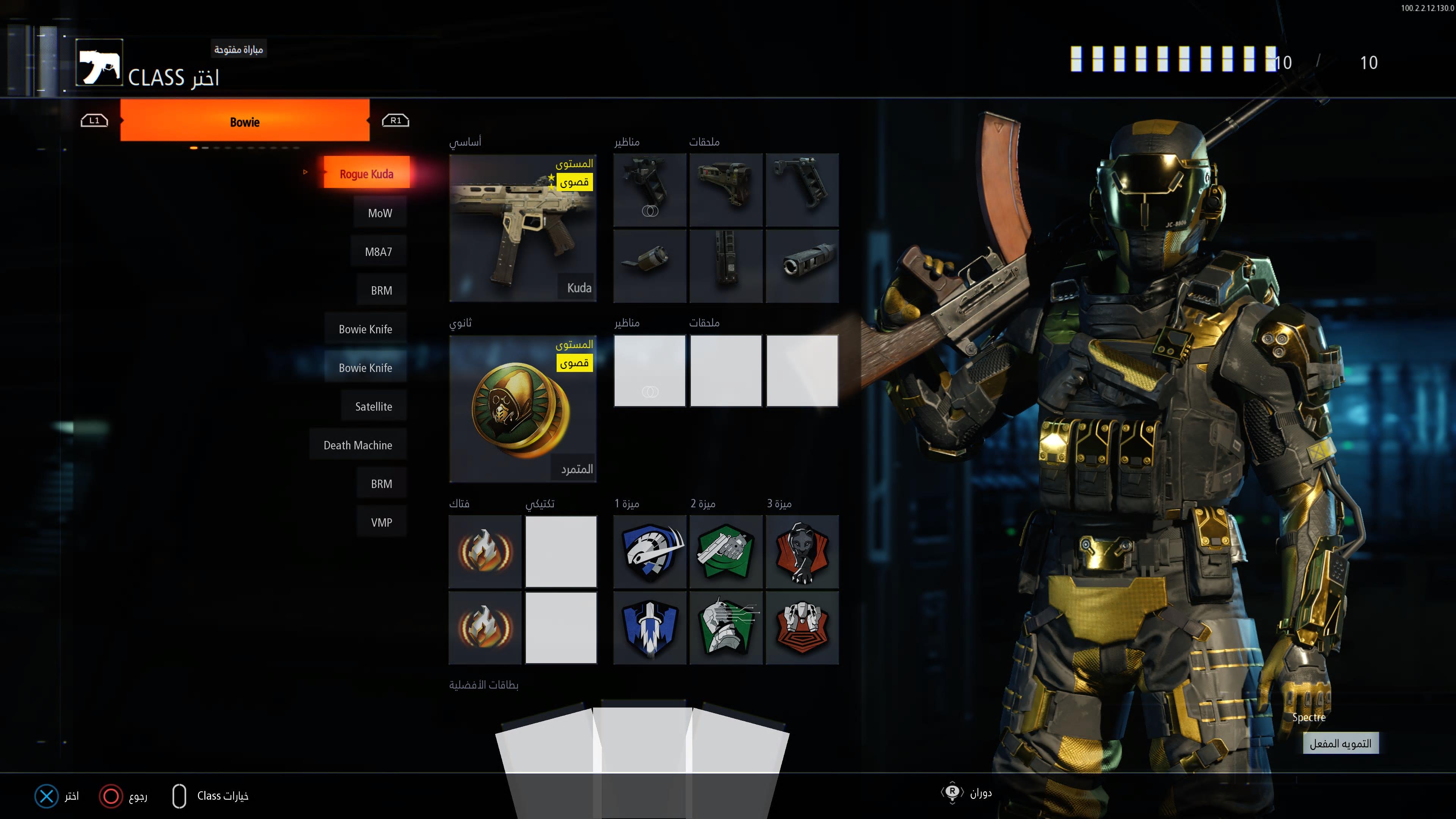Screen dimensions: 1456x819
Task: Select the Satellite class entry
Action: coord(373,406)
